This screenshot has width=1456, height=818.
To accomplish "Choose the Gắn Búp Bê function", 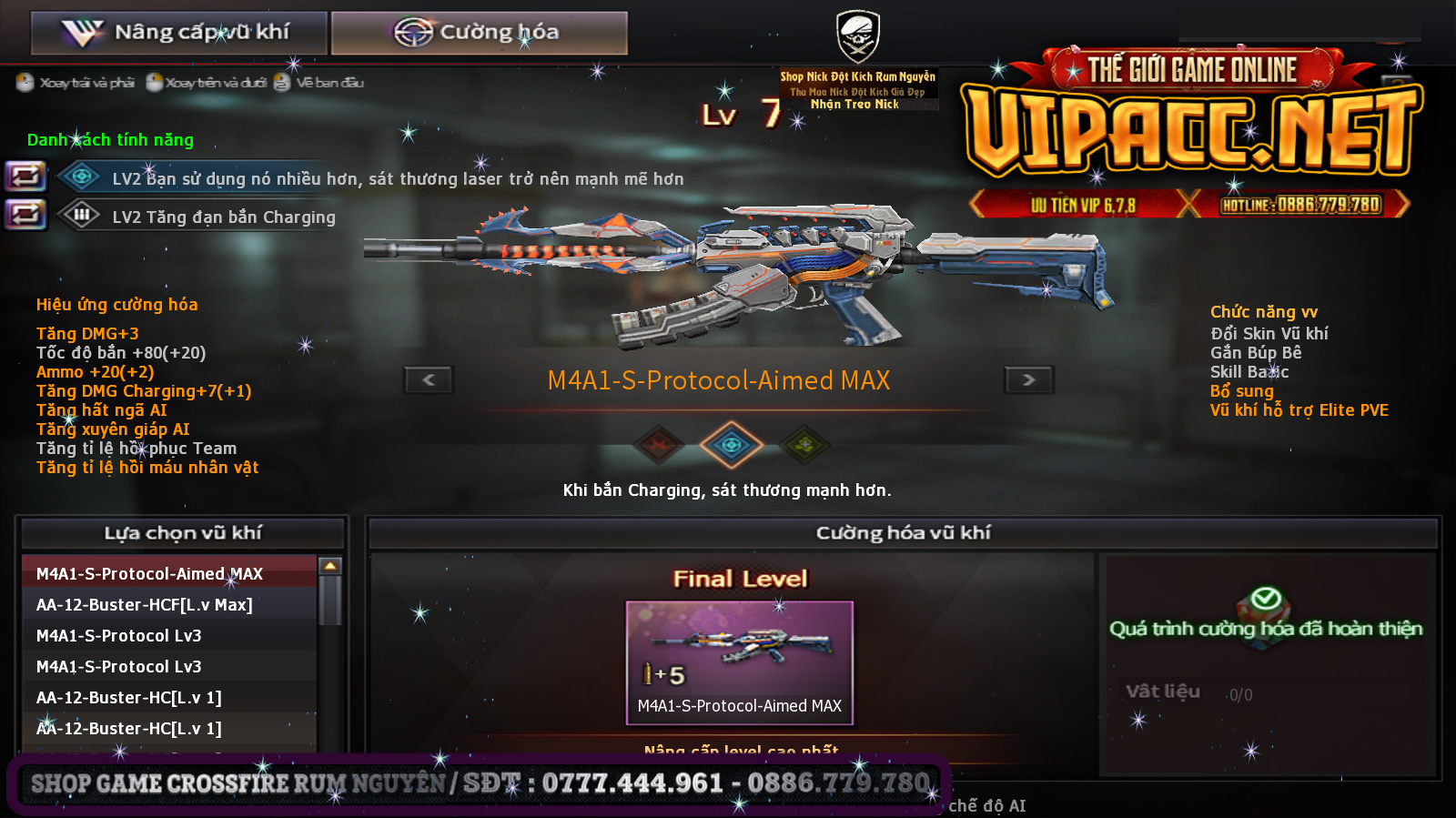I will click(1255, 353).
